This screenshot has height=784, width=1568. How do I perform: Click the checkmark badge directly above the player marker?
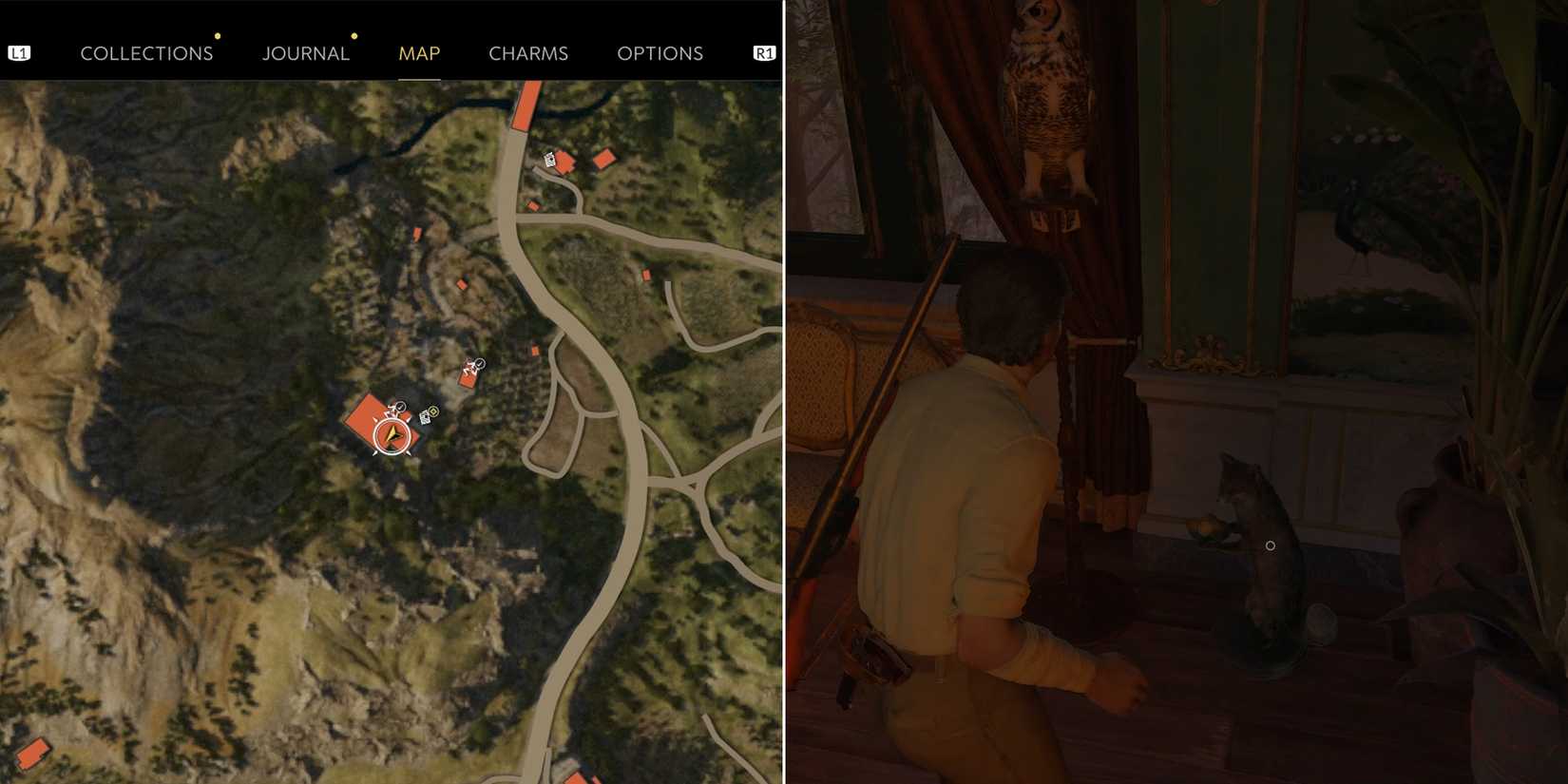click(400, 407)
